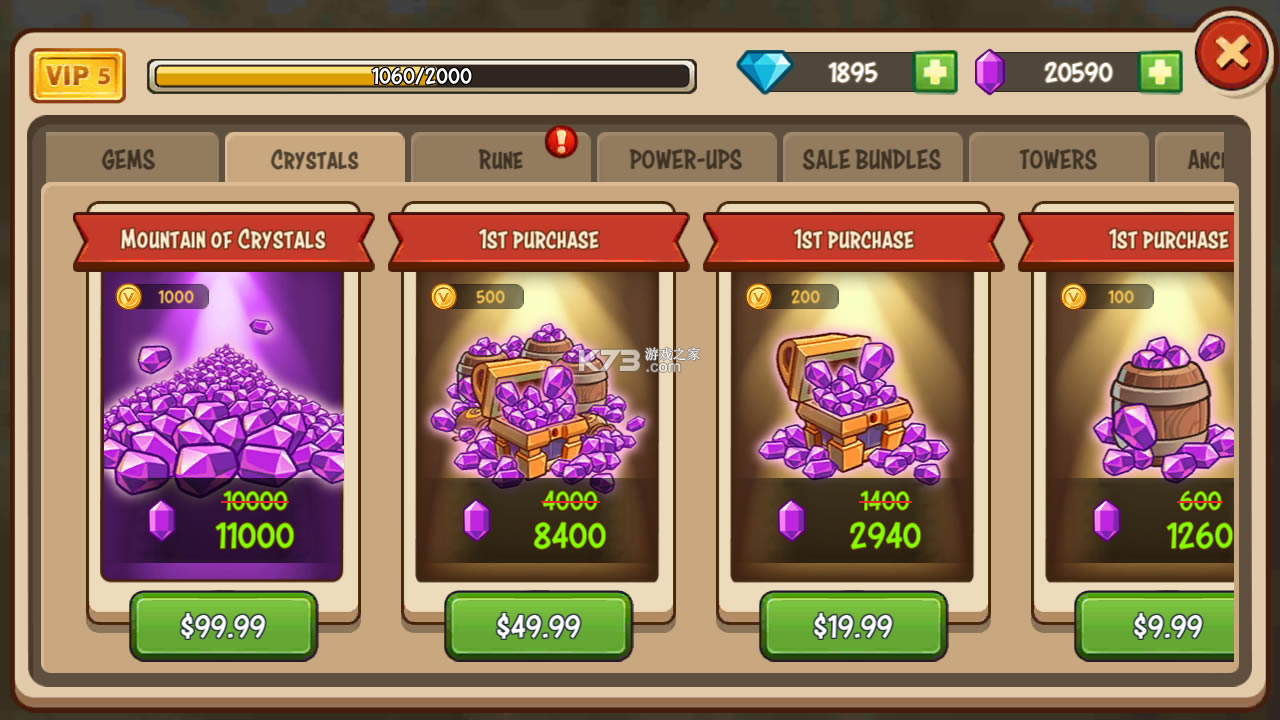Screen dimensions: 1280x720
Task: Buy the $19.99 crystal chest
Action: click(x=853, y=626)
